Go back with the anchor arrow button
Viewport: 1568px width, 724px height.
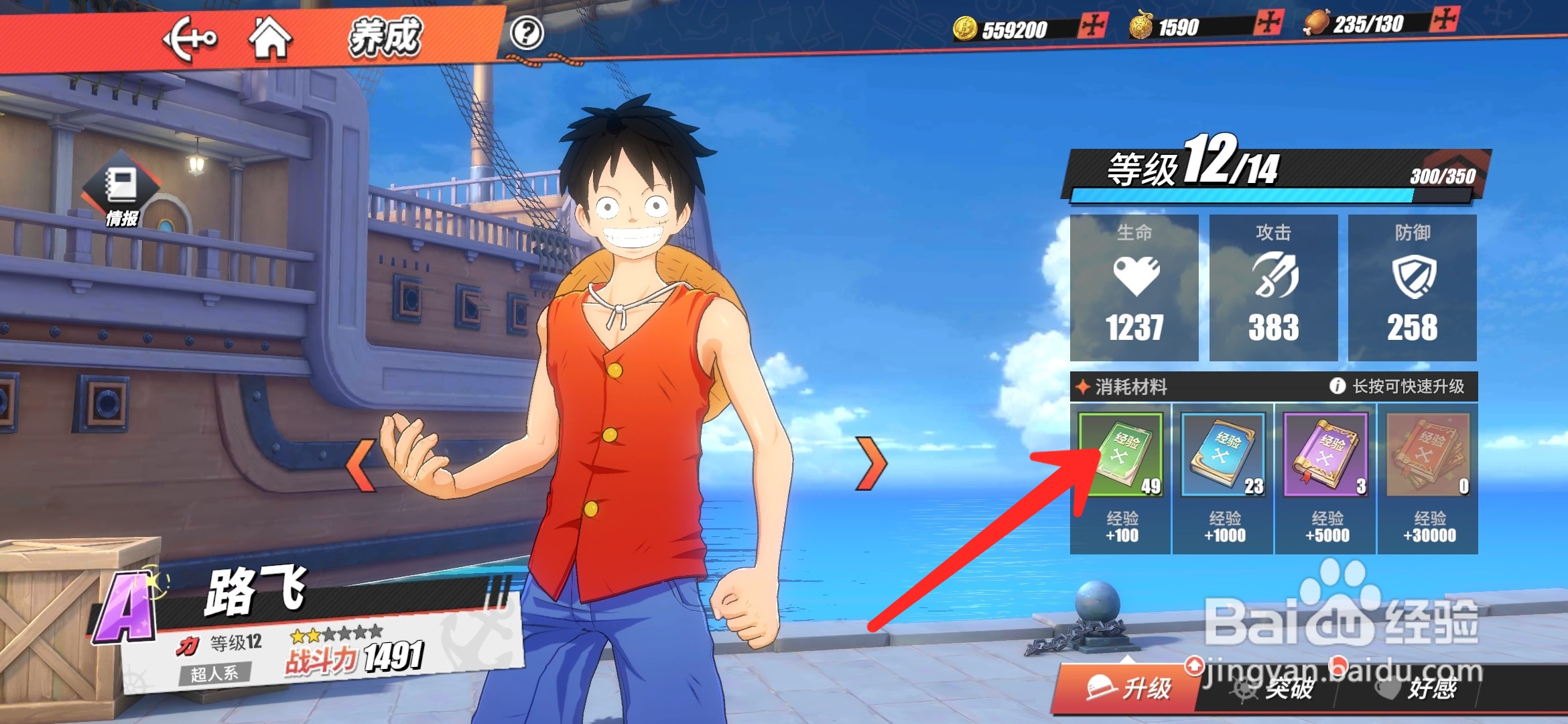[190, 39]
